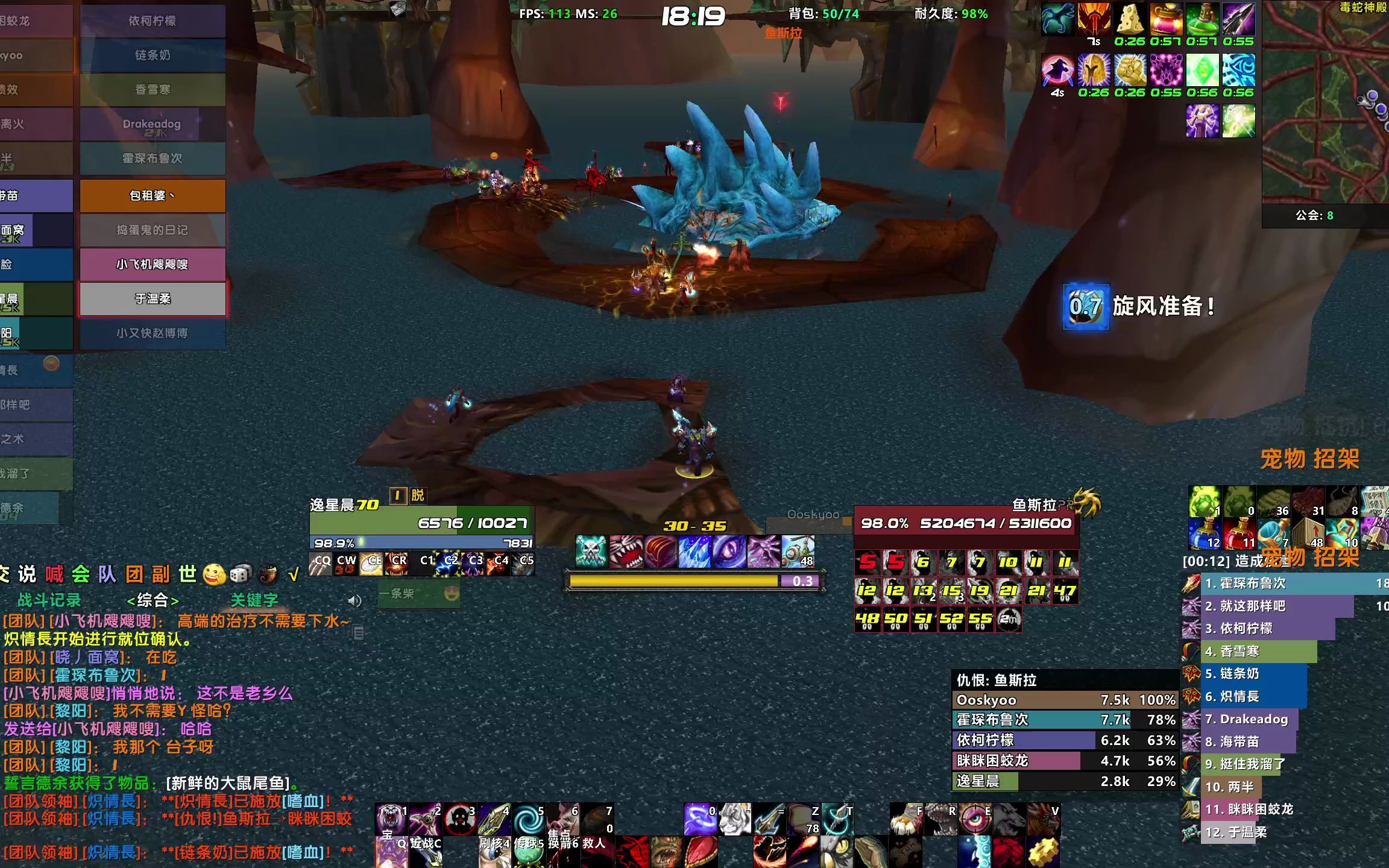This screenshot has width=1389, height=868.
Task: Roll using the dice icon in the chat bar
Action: 240,574
